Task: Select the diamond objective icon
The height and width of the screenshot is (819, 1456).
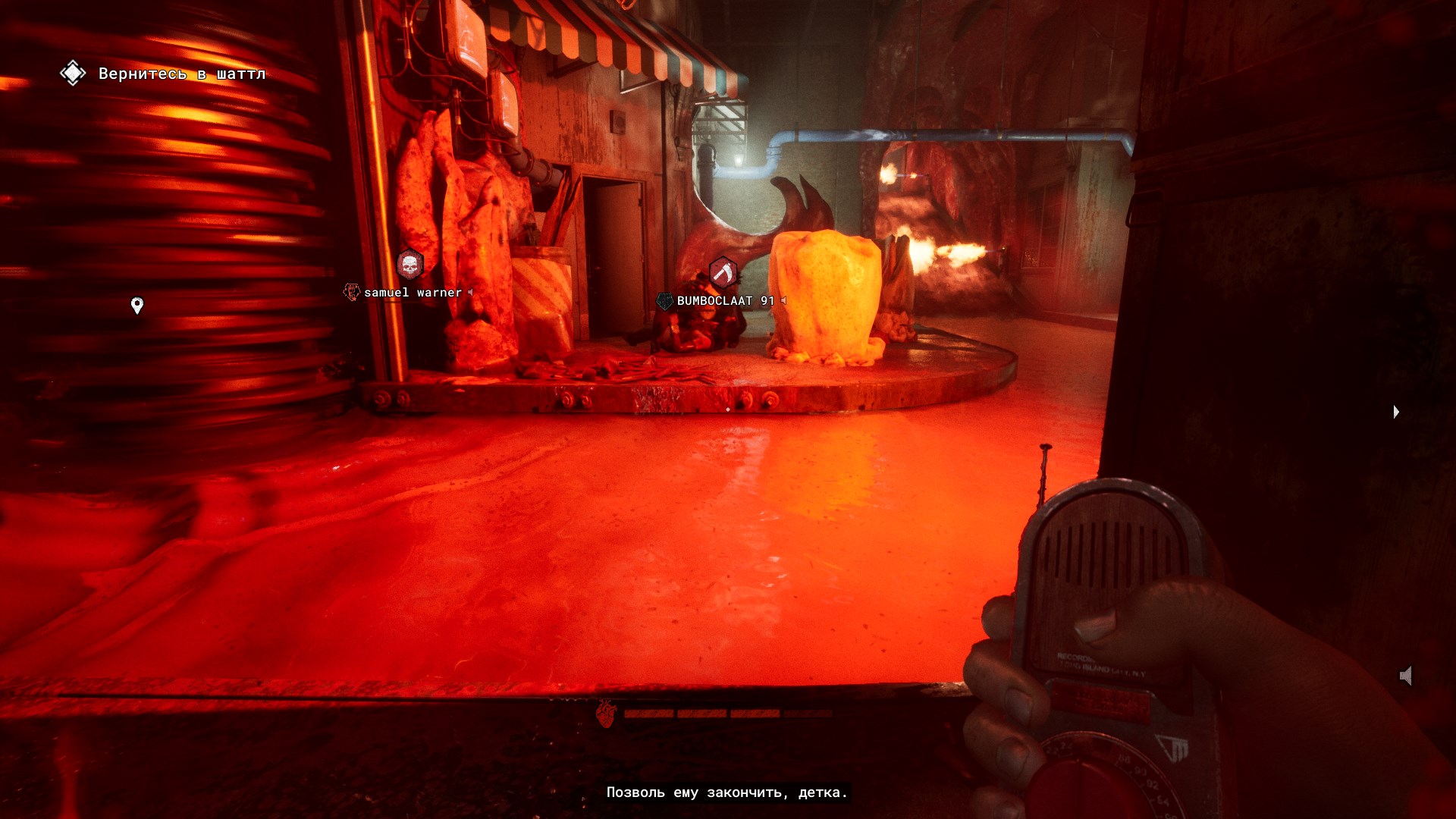Action: point(73,74)
